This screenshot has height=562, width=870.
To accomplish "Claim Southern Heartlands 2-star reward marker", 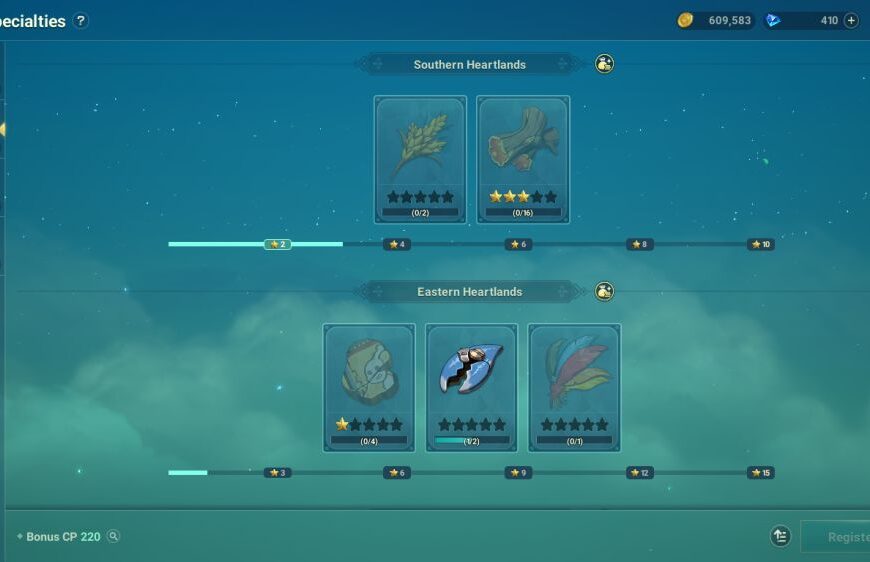I will 277,244.
